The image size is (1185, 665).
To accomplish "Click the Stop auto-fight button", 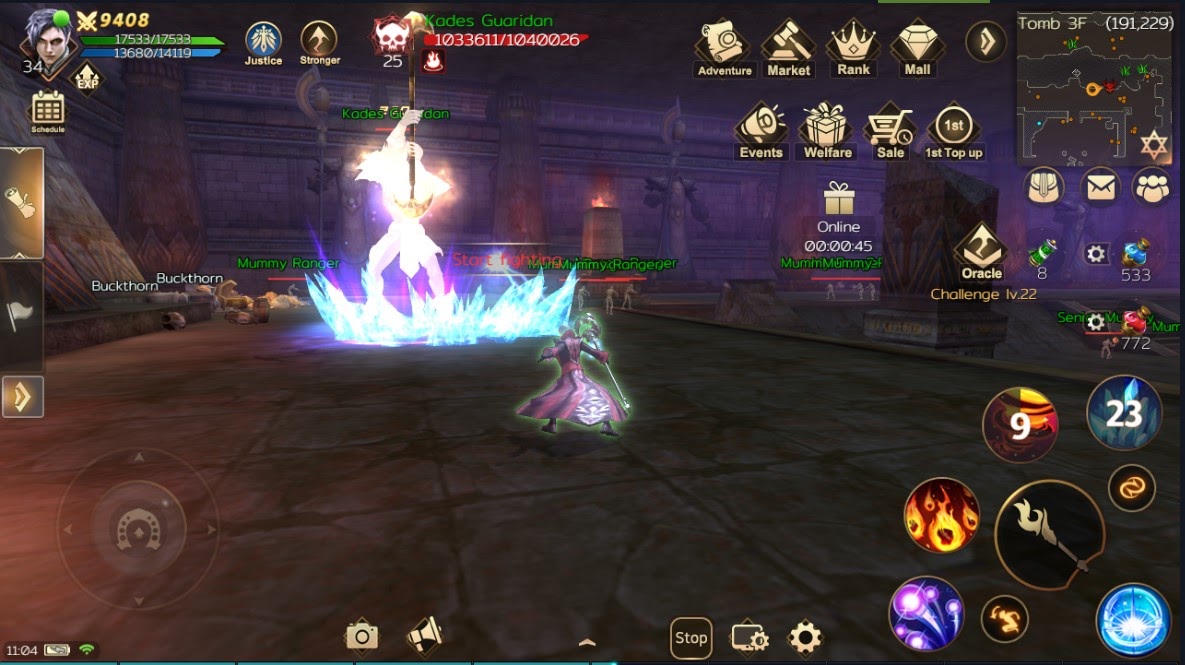I will (690, 637).
